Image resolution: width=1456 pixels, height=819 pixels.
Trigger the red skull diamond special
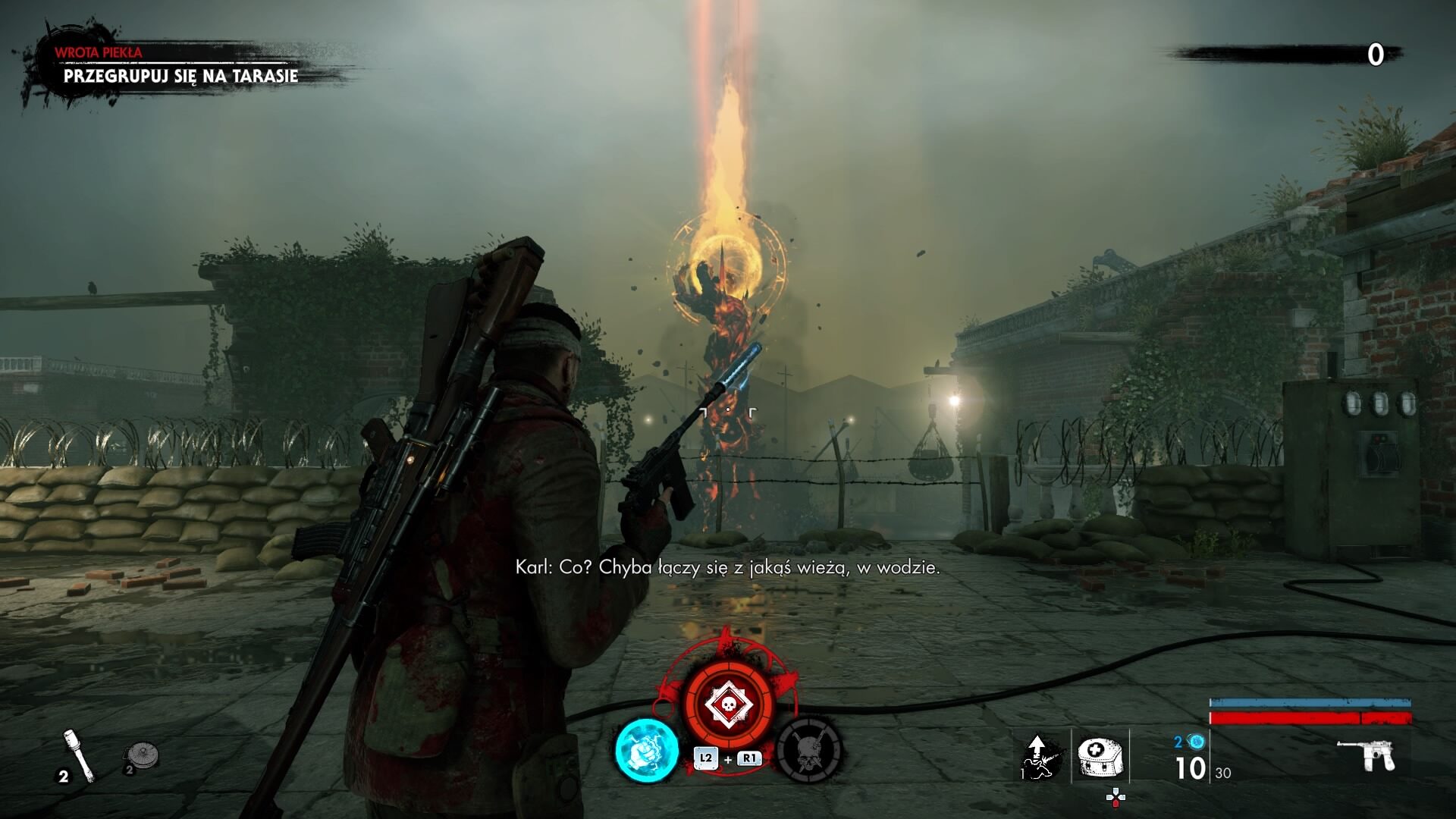[729, 705]
